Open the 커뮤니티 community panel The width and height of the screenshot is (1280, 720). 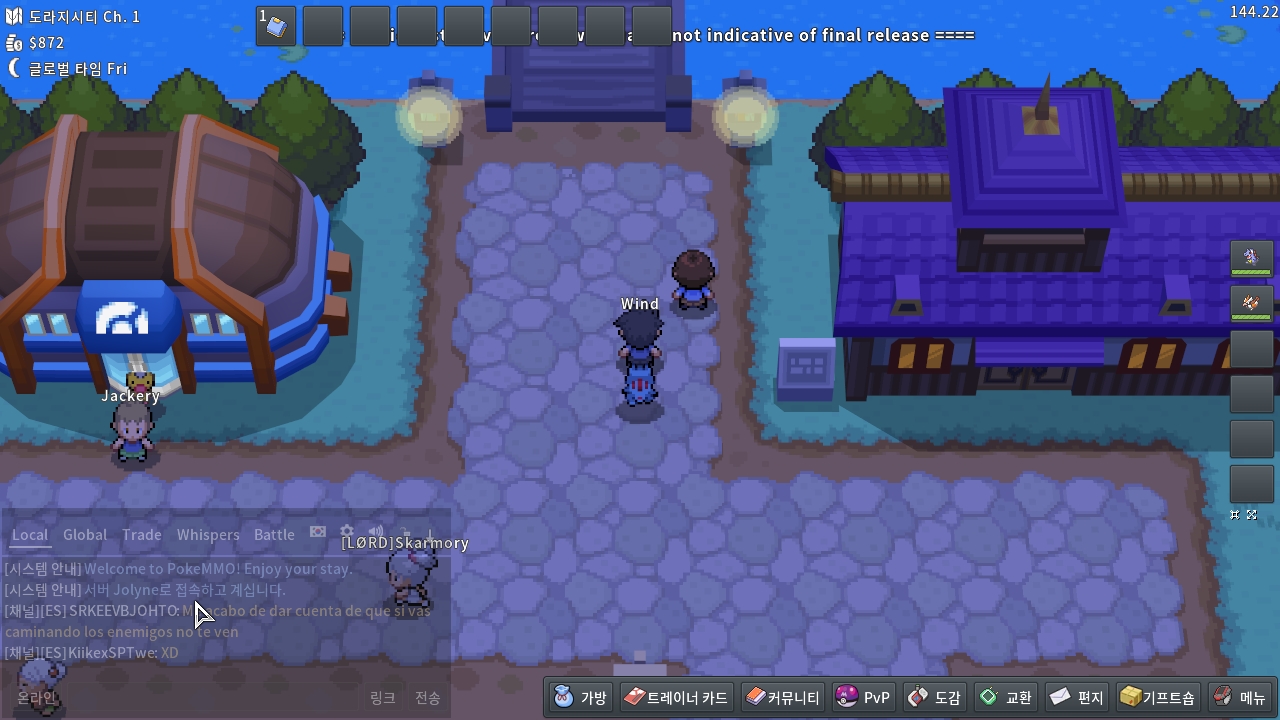click(x=783, y=697)
